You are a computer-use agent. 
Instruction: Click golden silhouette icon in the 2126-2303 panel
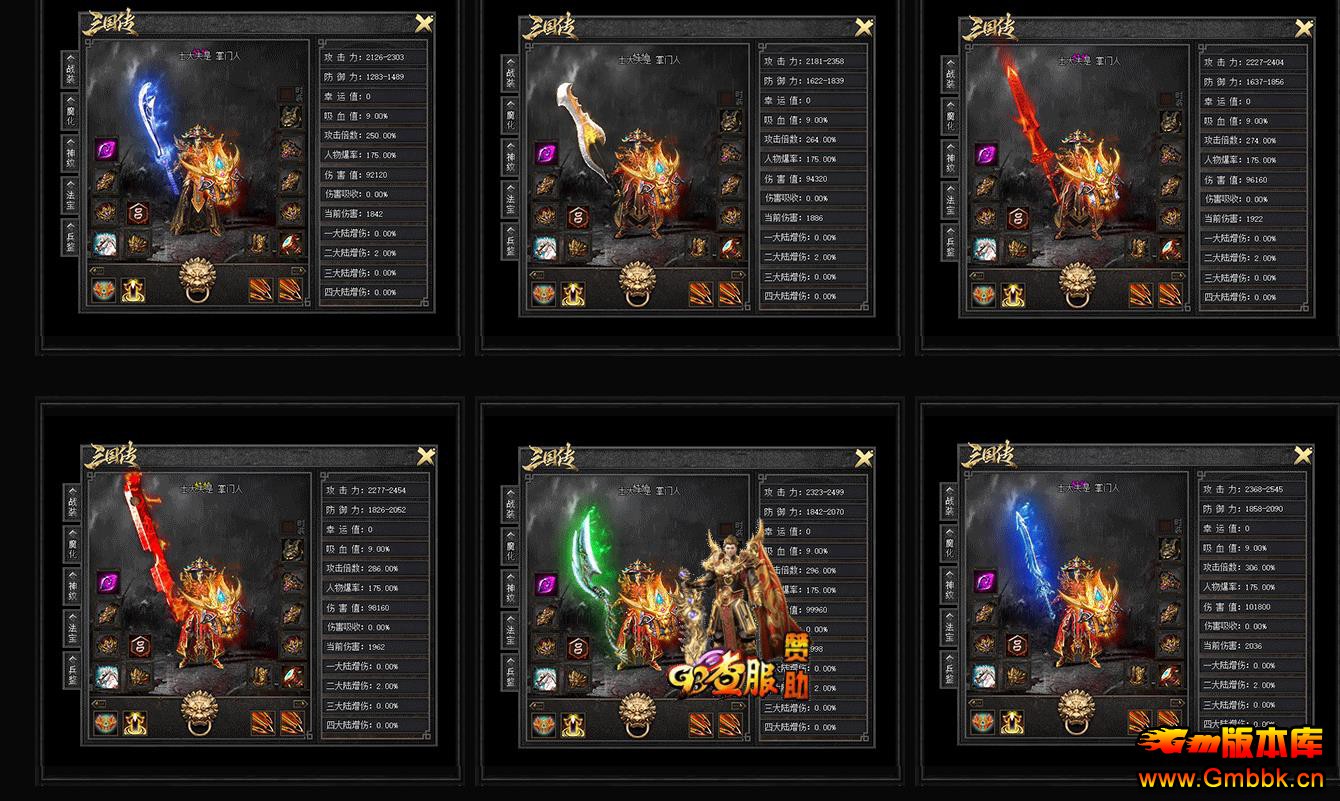(134, 291)
